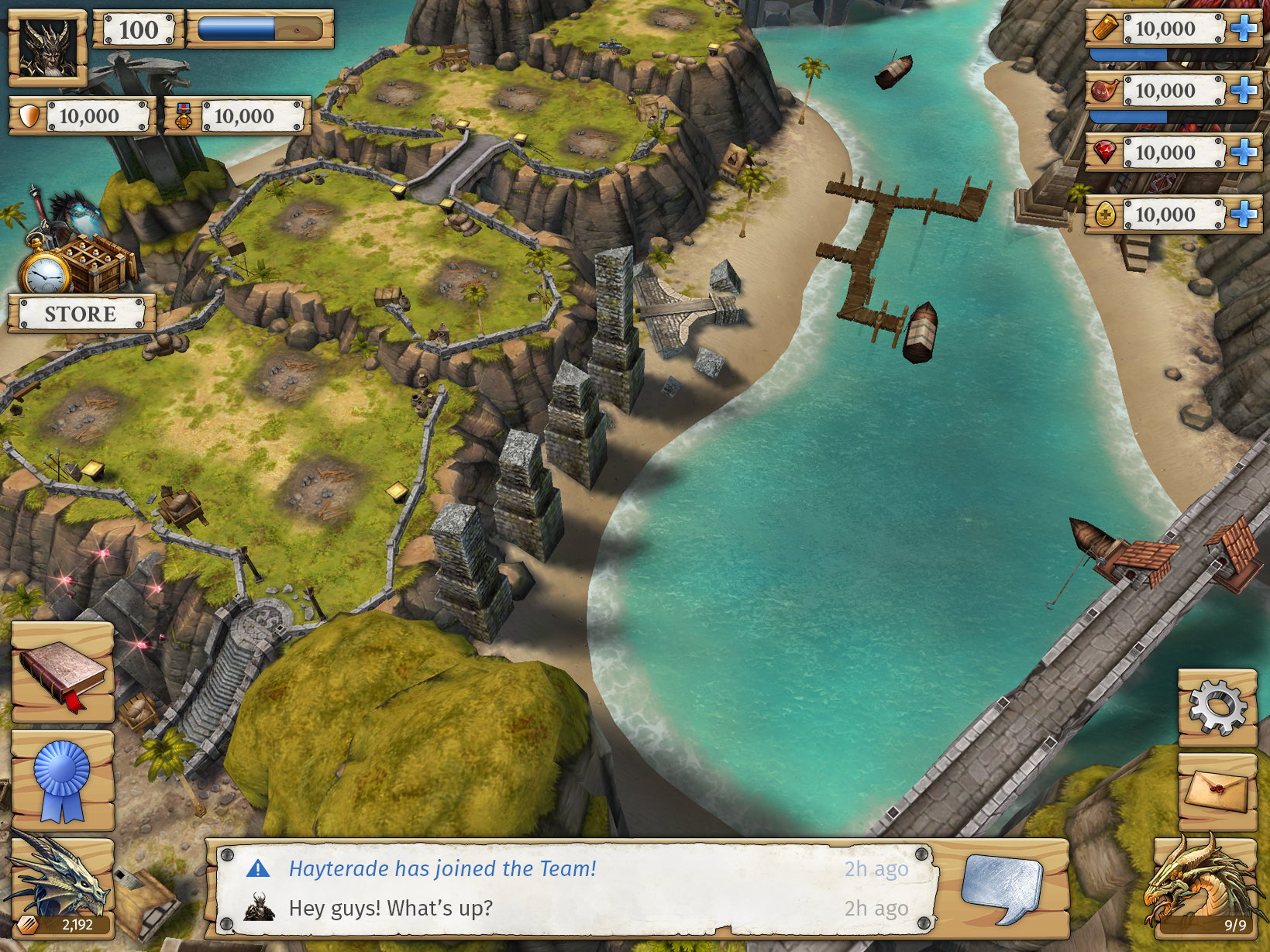The width and height of the screenshot is (1270, 952).
Task: Add more gold coins with plus button
Action: (x=1244, y=215)
